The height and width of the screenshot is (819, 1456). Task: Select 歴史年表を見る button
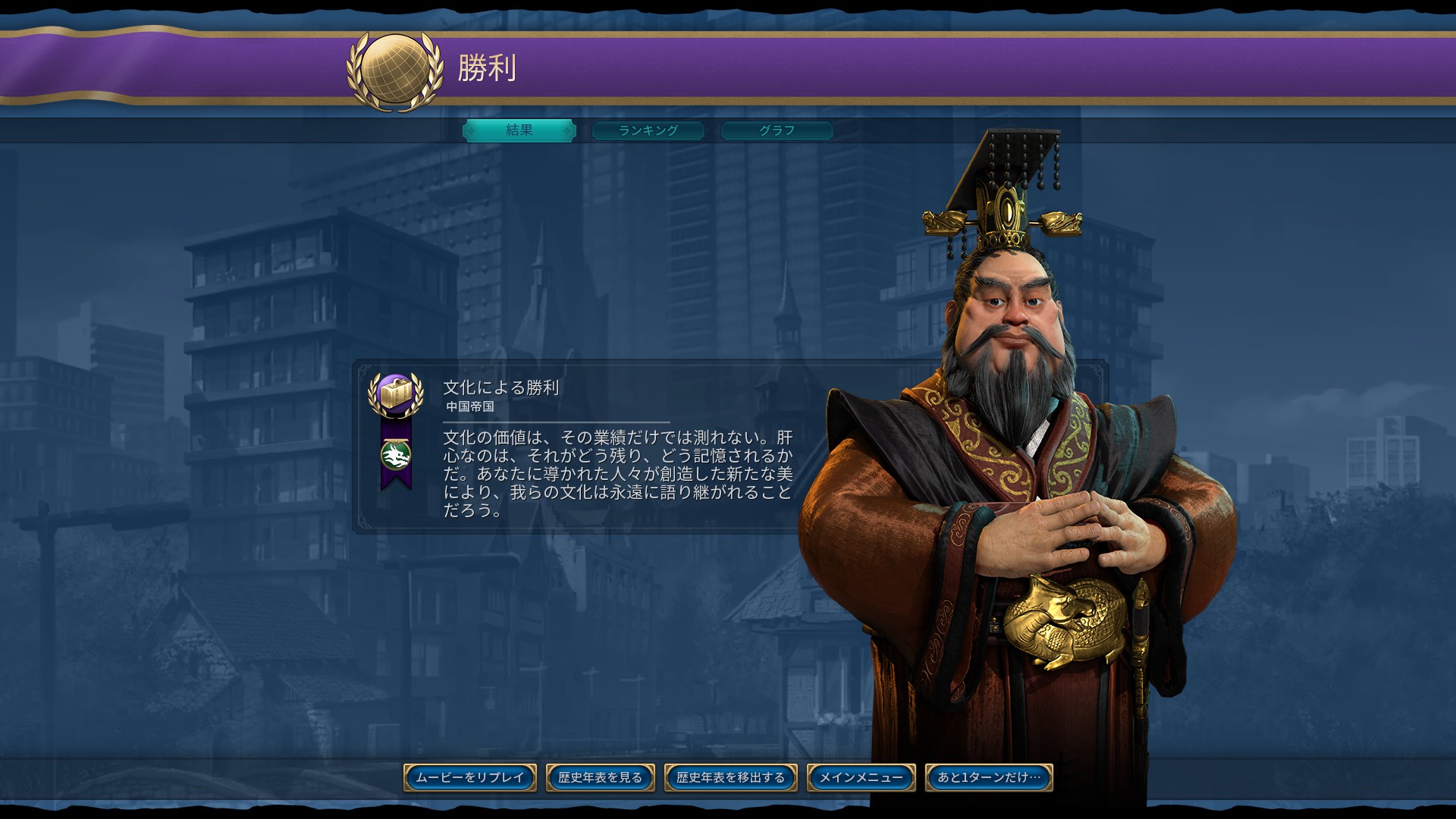(x=601, y=777)
